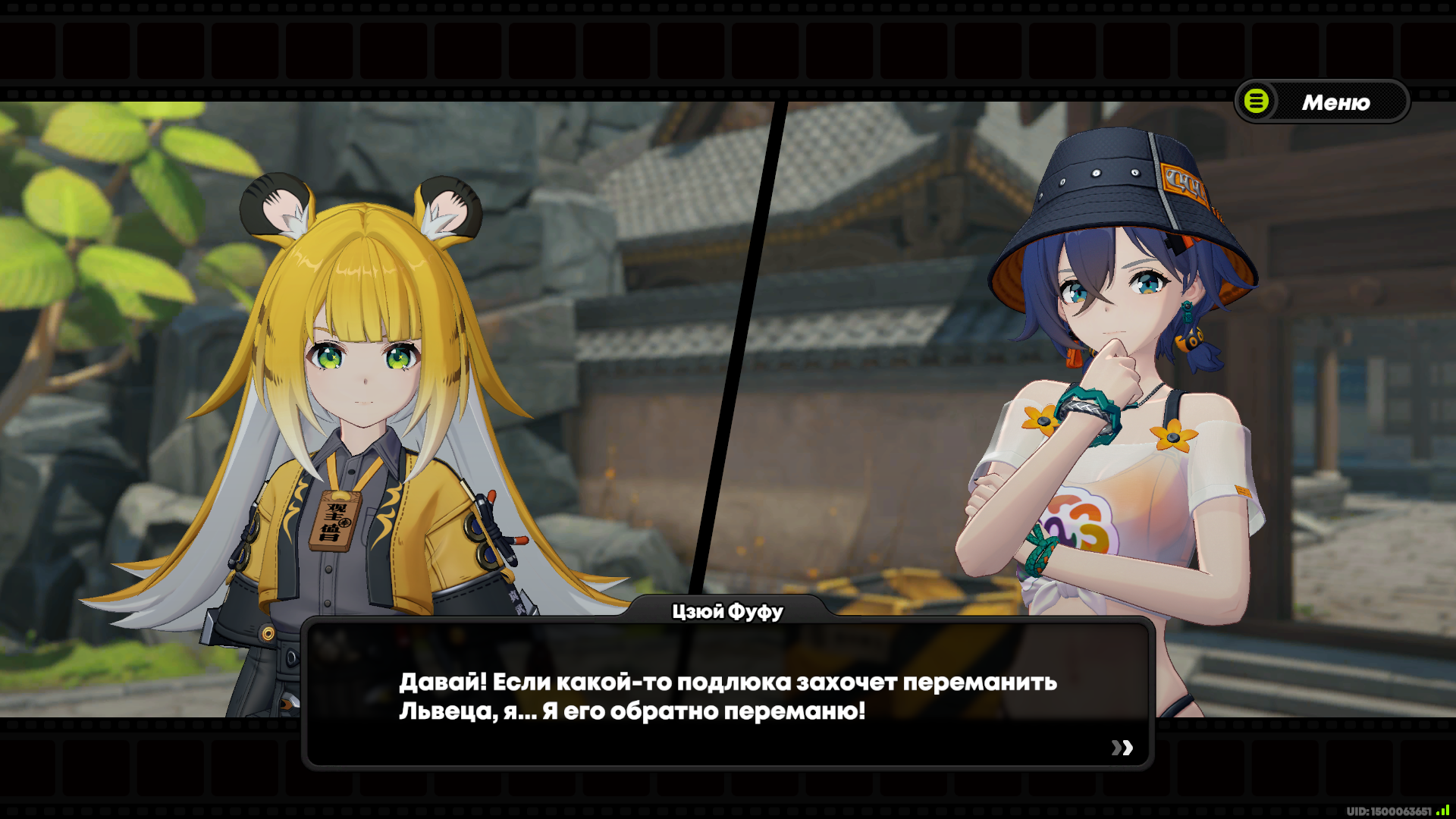Advance dialogue with the double-arrow icon

click(1122, 748)
